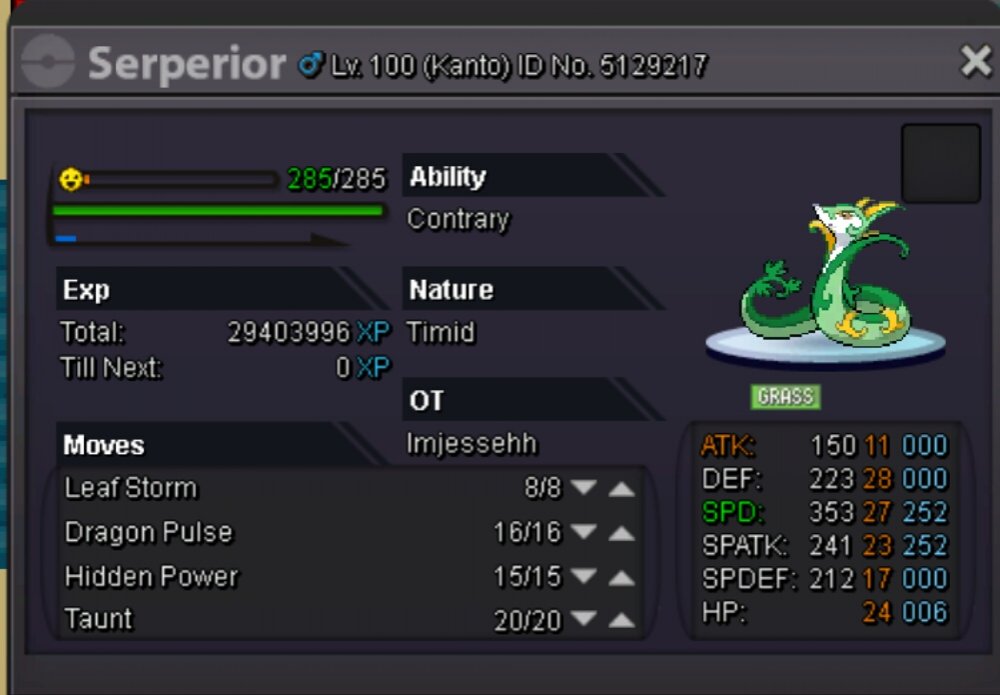1000x695 pixels.
Task: Click the happiness face icon
Action: (71, 180)
